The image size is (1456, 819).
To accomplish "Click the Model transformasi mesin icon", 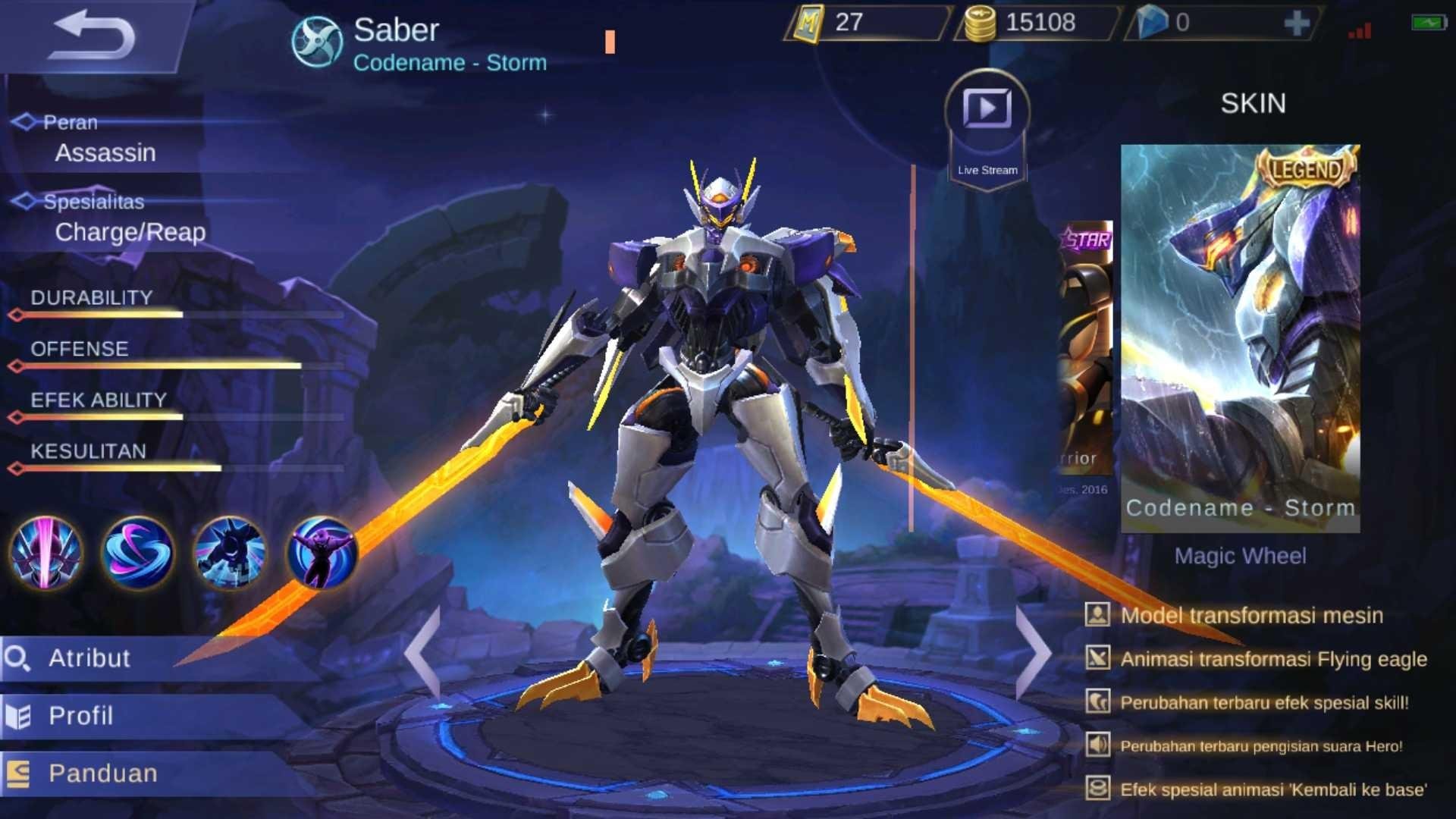I will click(x=1098, y=617).
